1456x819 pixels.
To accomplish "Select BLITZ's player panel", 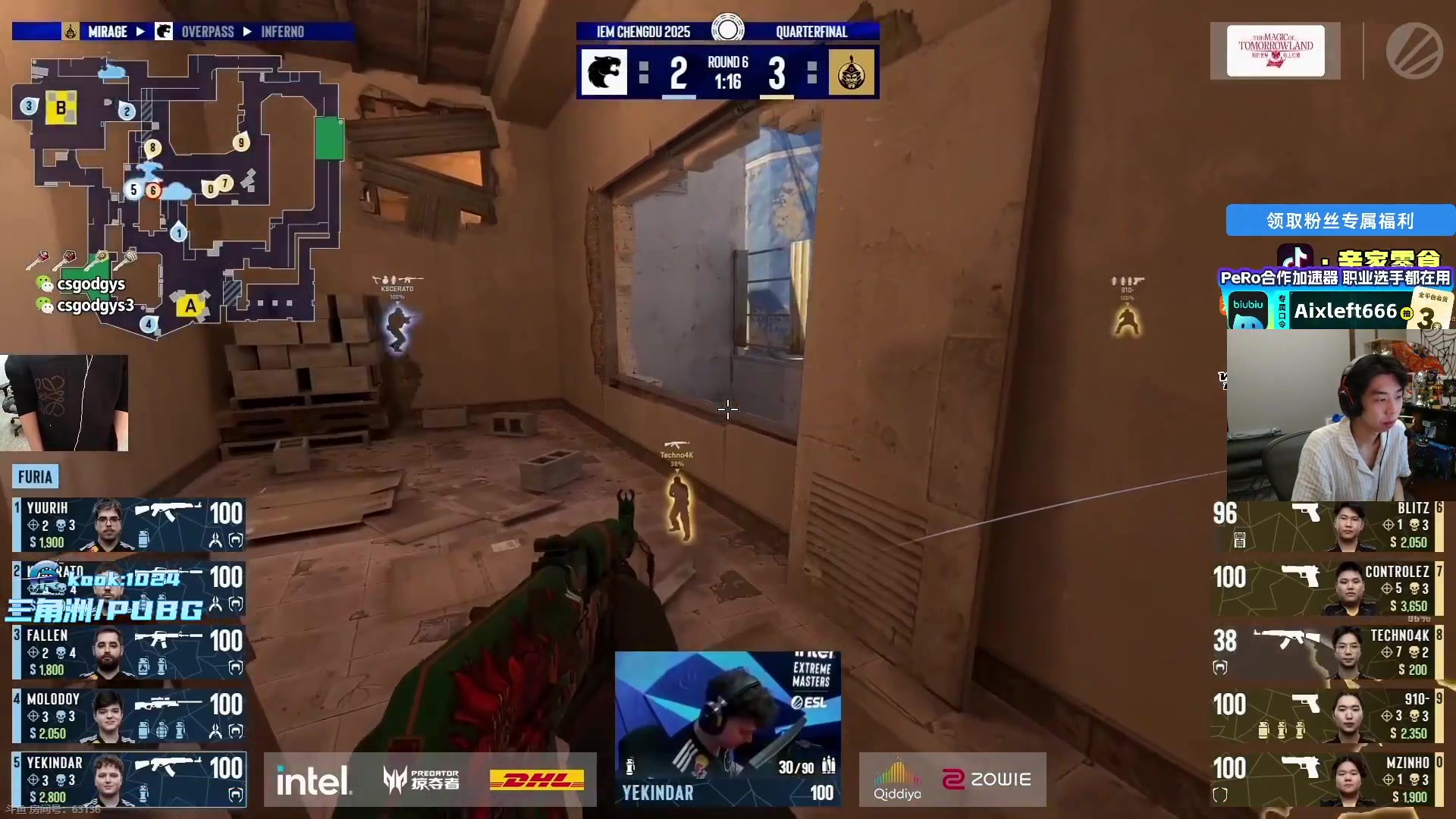I will click(x=1327, y=525).
